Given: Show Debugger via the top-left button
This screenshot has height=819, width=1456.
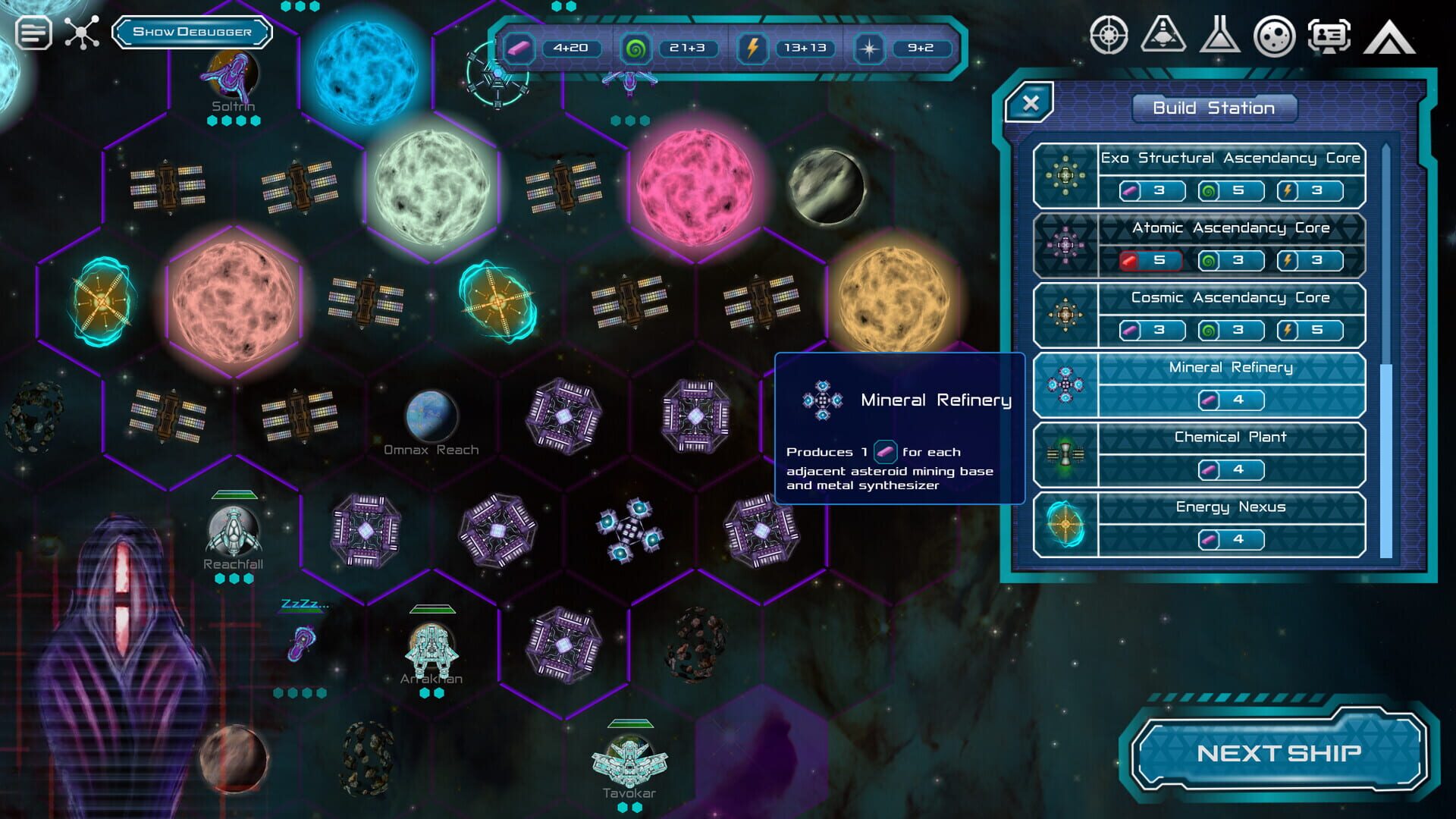Looking at the screenshot, I should (x=192, y=33).
